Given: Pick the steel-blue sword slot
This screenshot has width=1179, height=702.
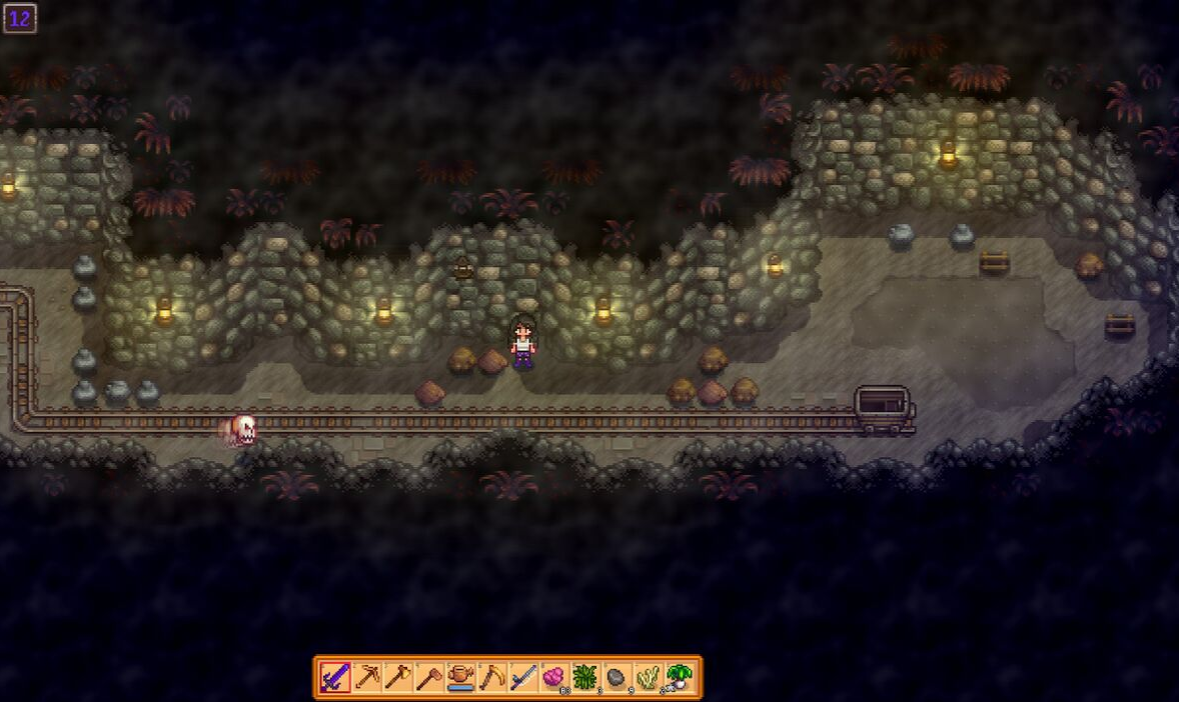Looking at the screenshot, I should click(522, 678).
